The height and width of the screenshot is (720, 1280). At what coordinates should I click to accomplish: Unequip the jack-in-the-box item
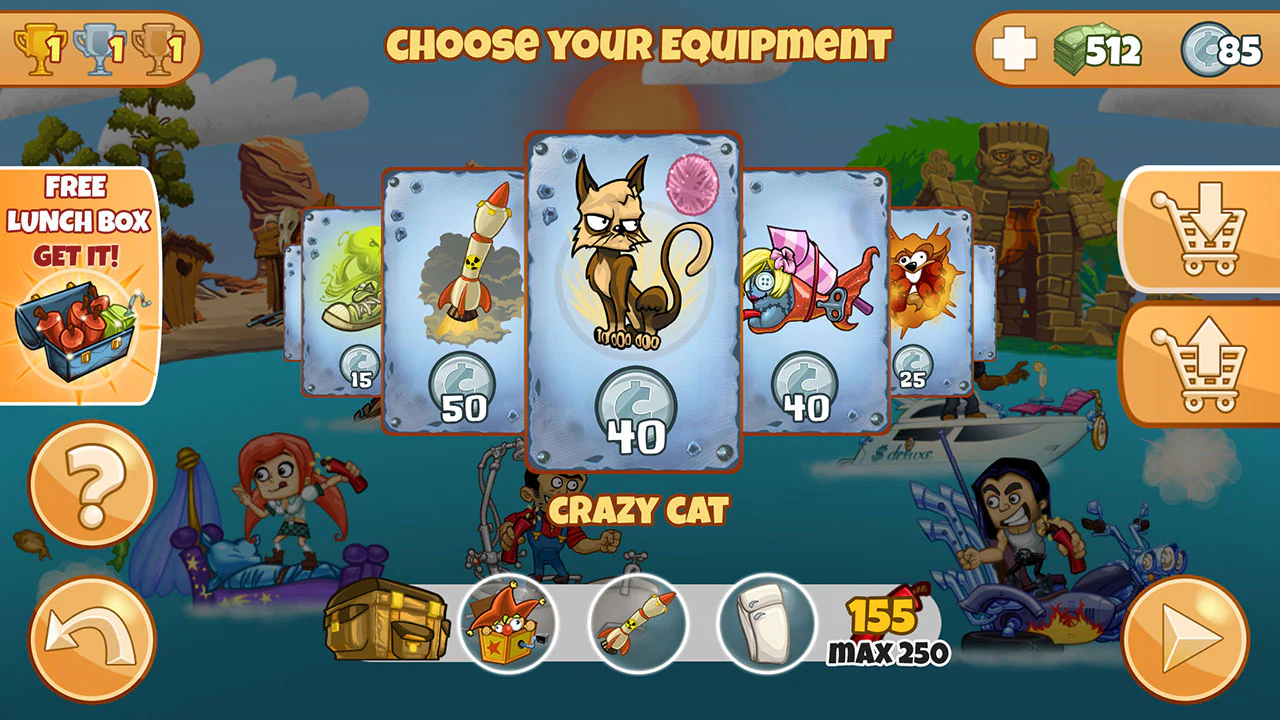508,624
